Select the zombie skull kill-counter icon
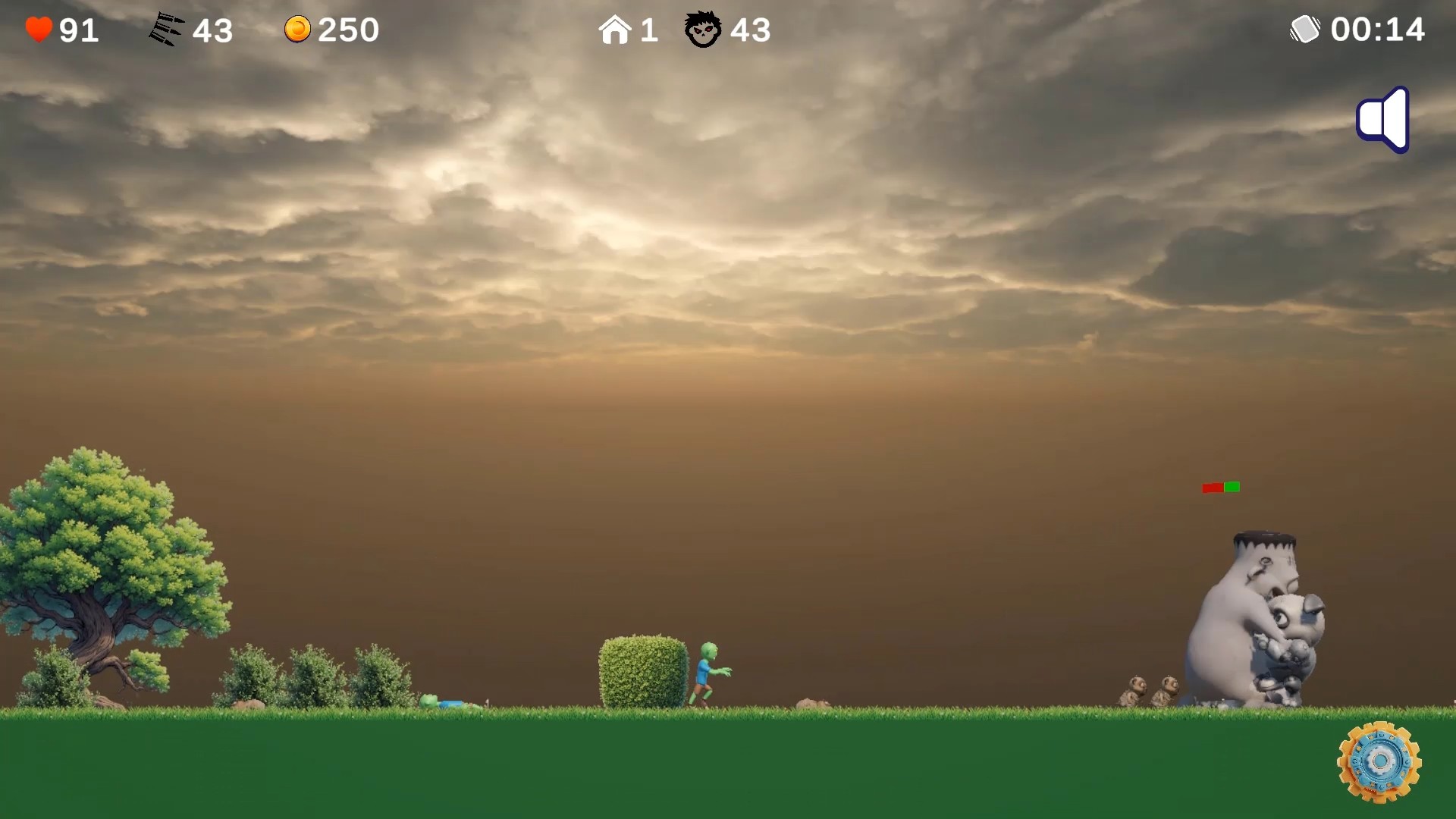Screen dimensions: 1456x819 (x=702, y=30)
